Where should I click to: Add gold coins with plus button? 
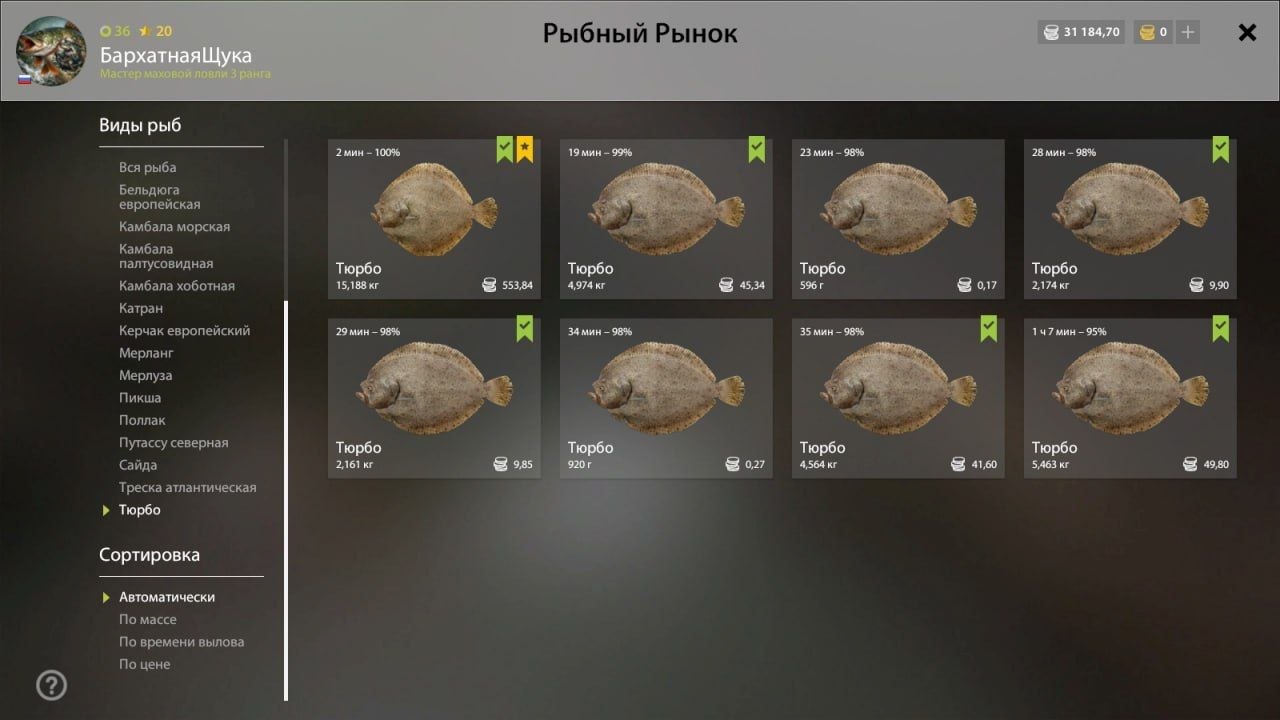point(1187,32)
